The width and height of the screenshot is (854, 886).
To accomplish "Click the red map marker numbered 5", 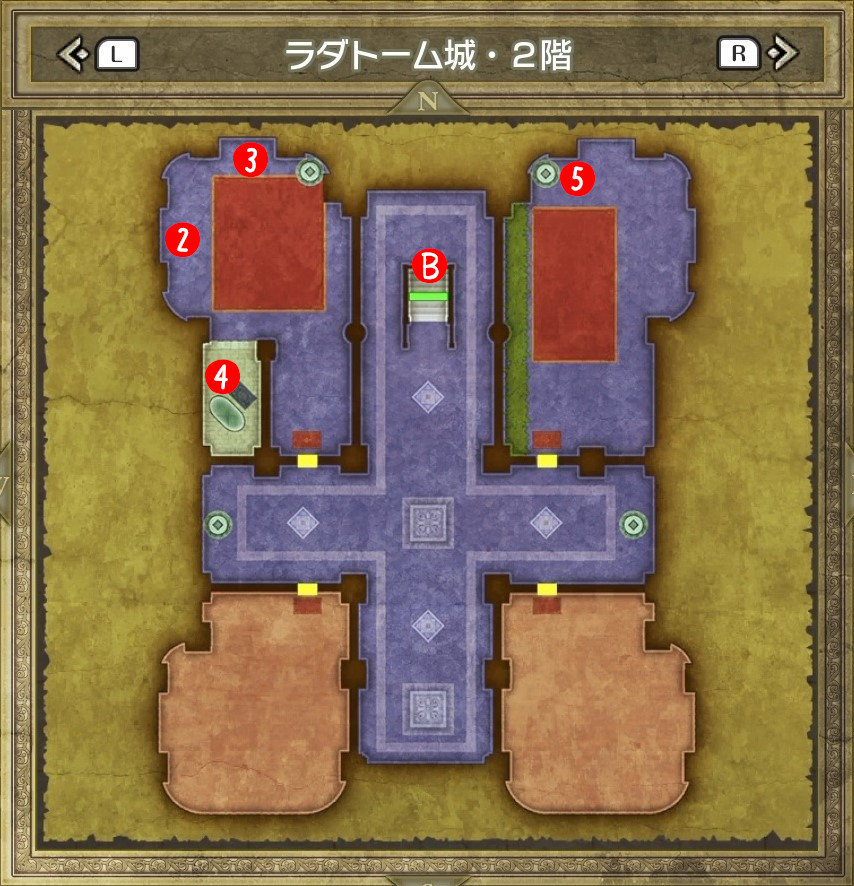I will 577,179.
